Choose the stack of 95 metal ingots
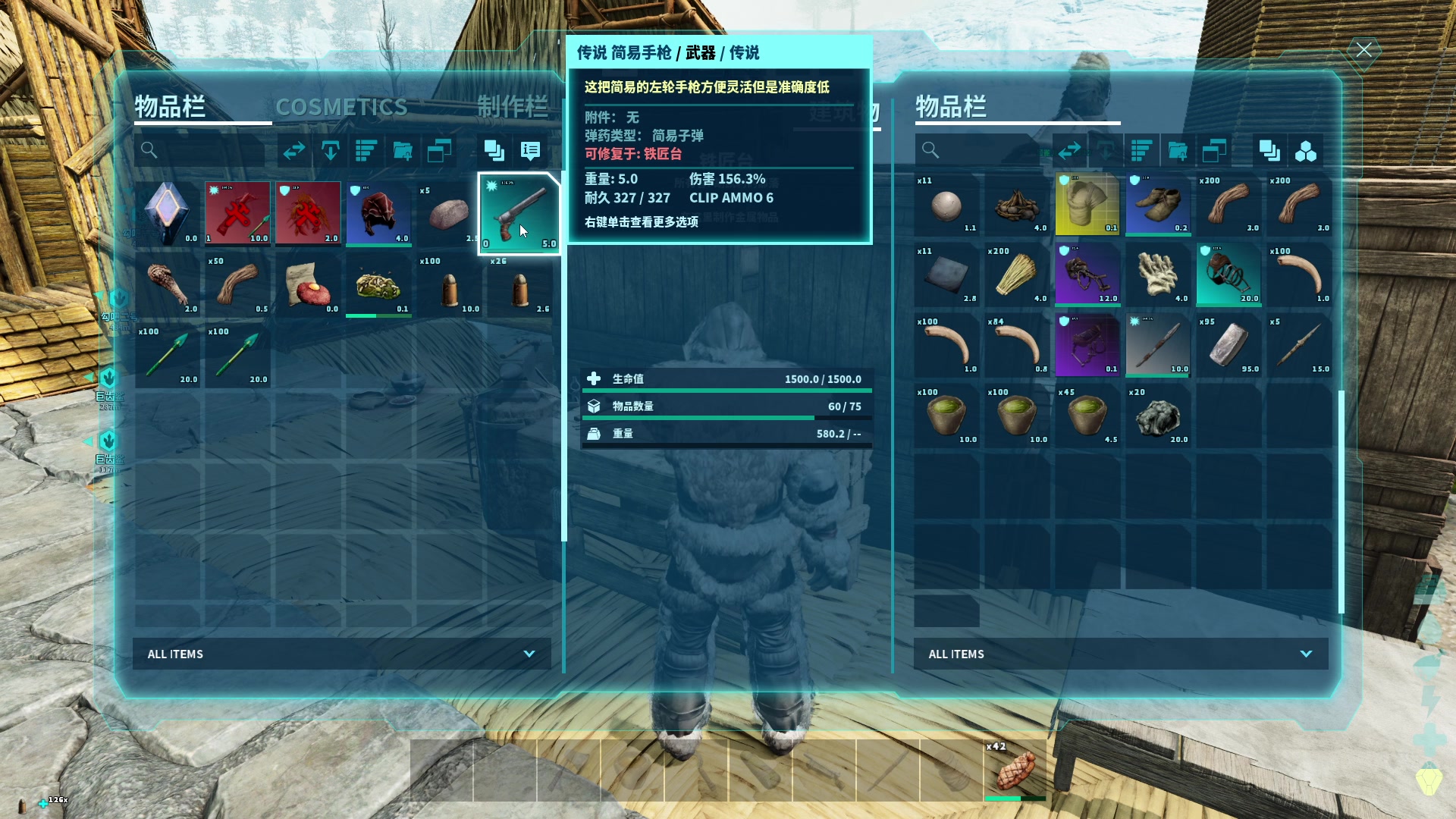Screen dimensions: 1456x819 [1228, 346]
